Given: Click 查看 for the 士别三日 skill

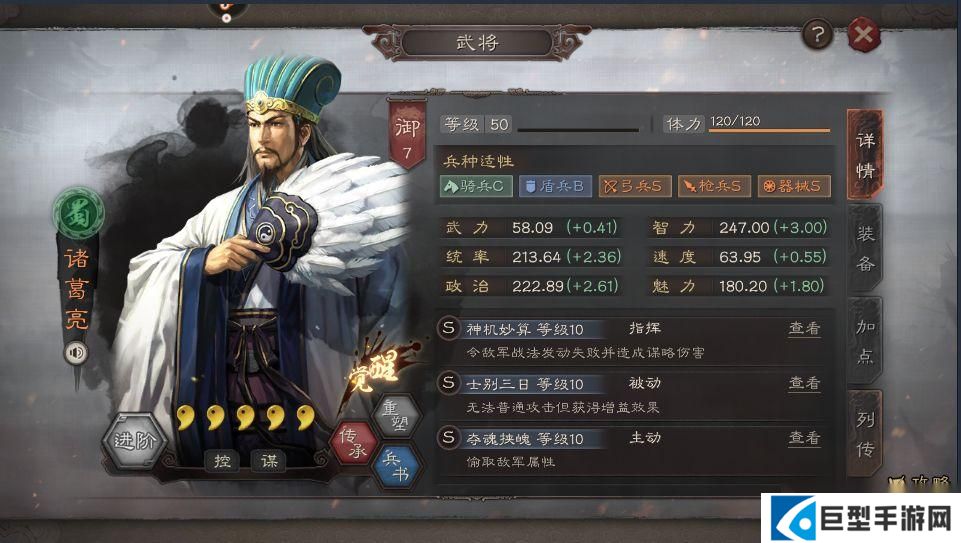Looking at the screenshot, I should click(x=804, y=383).
